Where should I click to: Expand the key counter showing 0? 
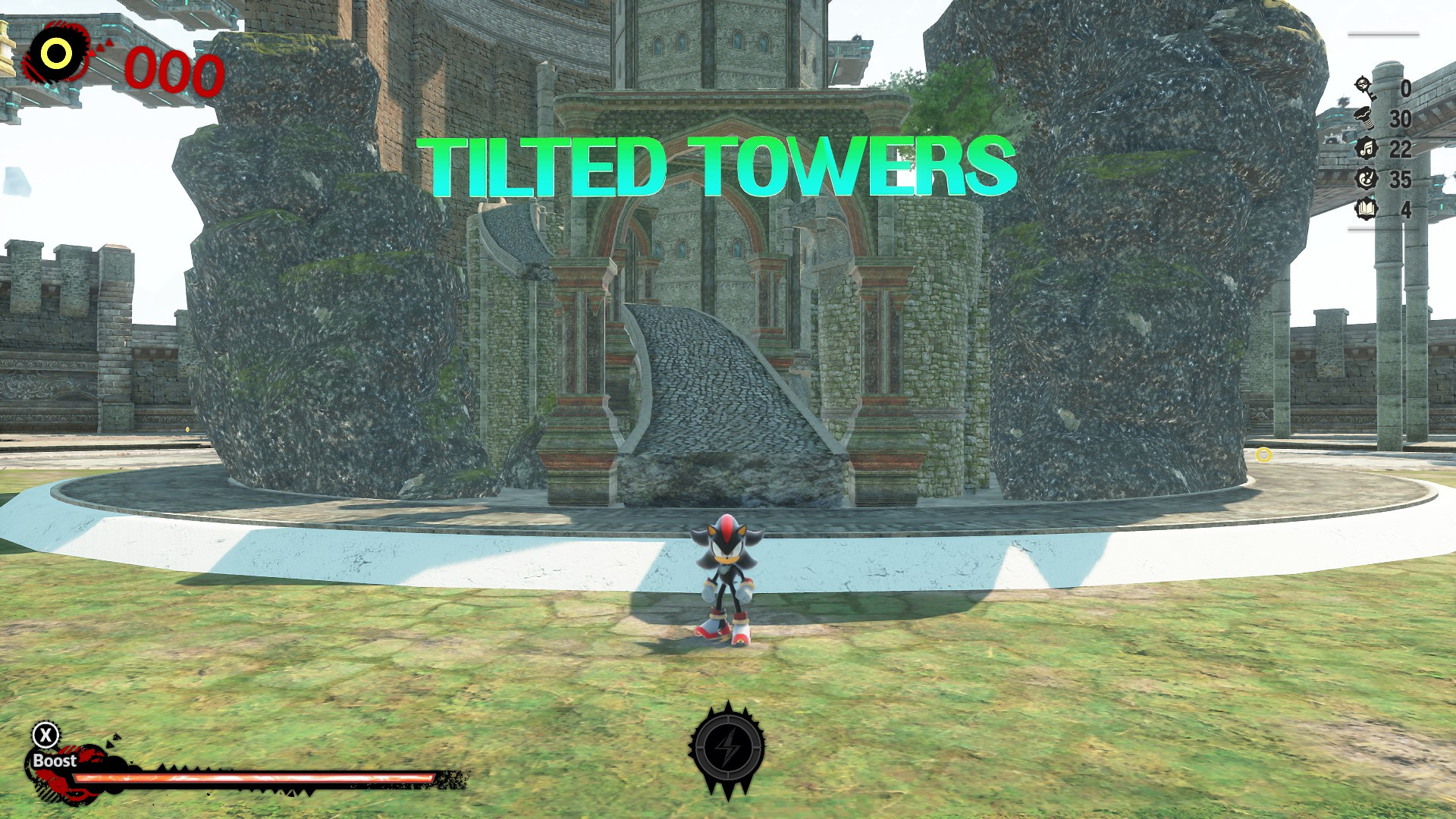point(1405,86)
